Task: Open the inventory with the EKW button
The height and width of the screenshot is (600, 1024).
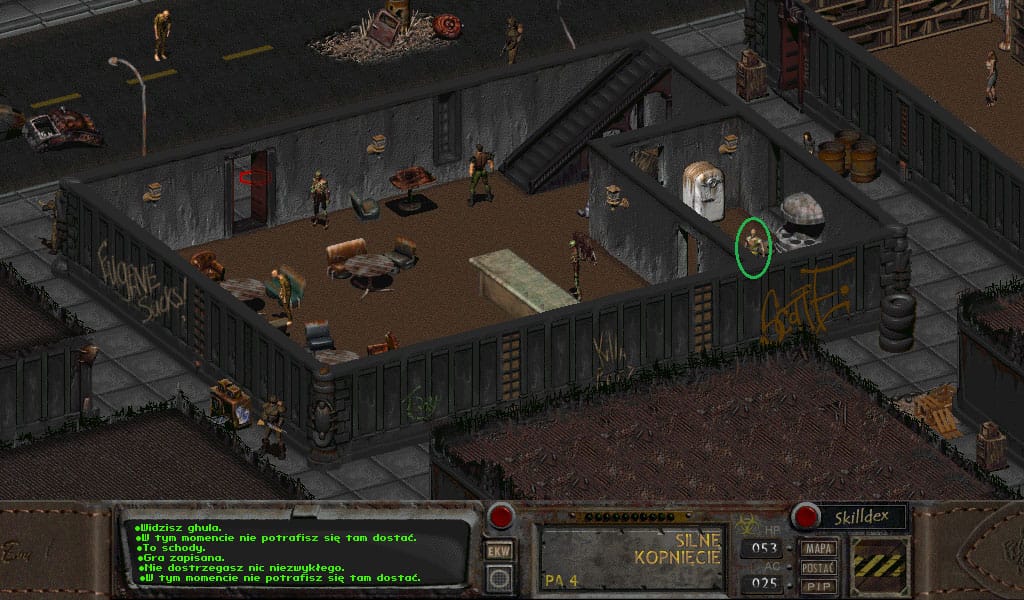Action: coord(499,550)
